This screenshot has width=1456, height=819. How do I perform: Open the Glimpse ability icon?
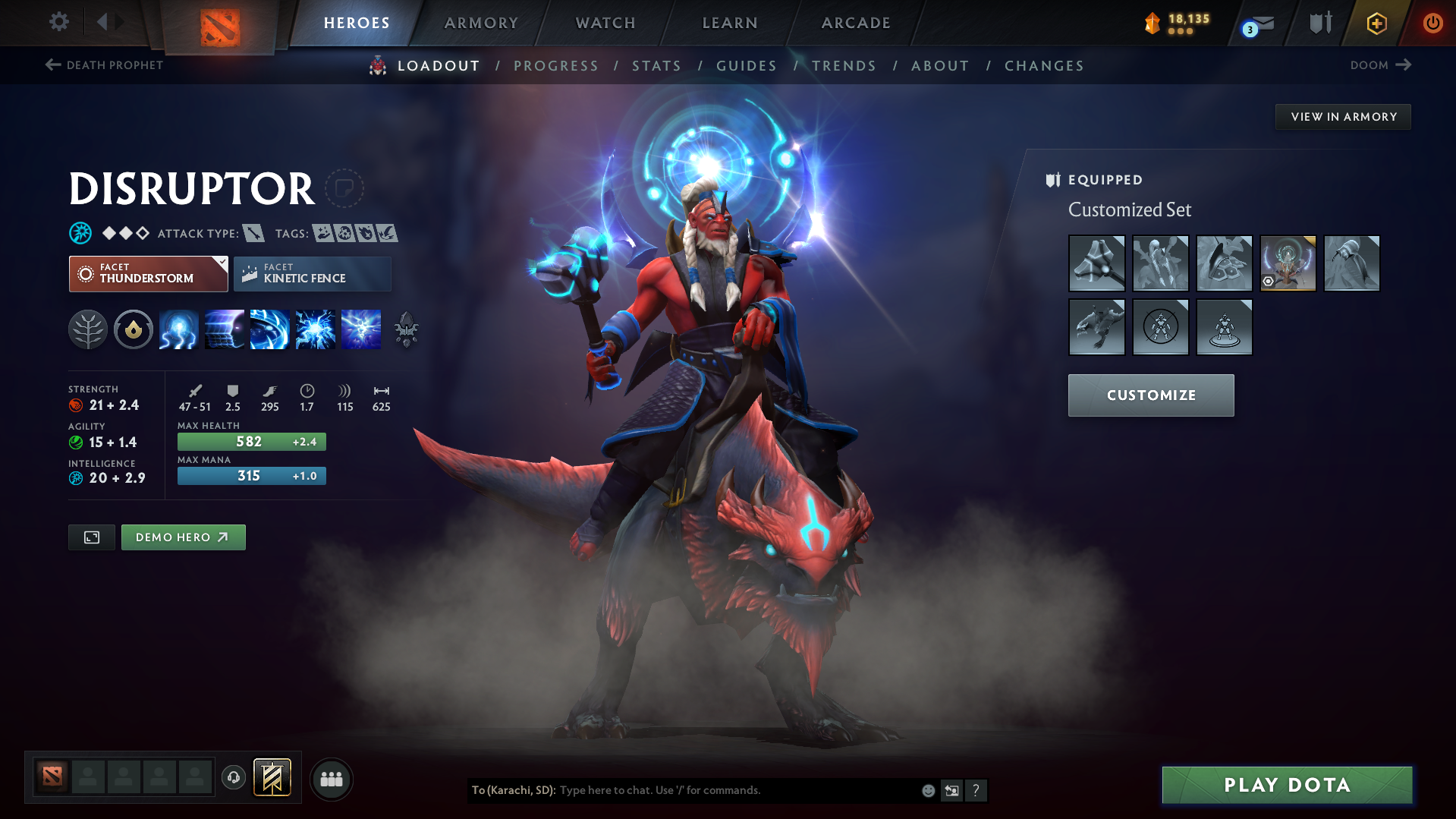[224, 329]
